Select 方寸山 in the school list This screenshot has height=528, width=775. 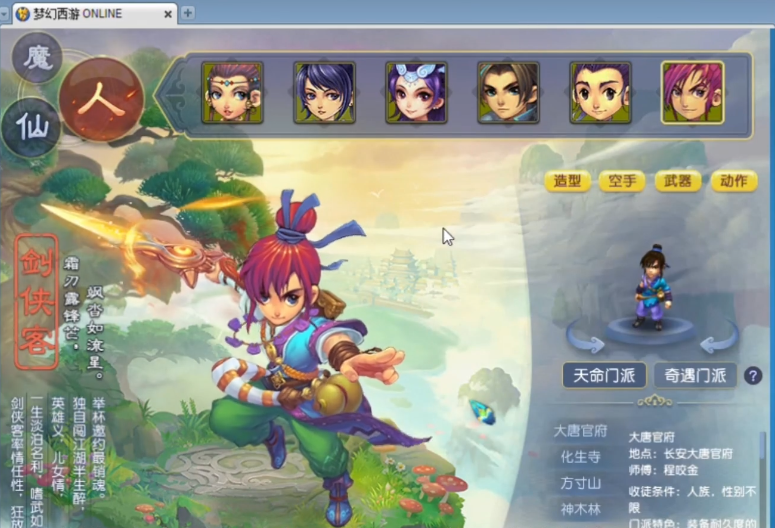(x=581, y=483)
